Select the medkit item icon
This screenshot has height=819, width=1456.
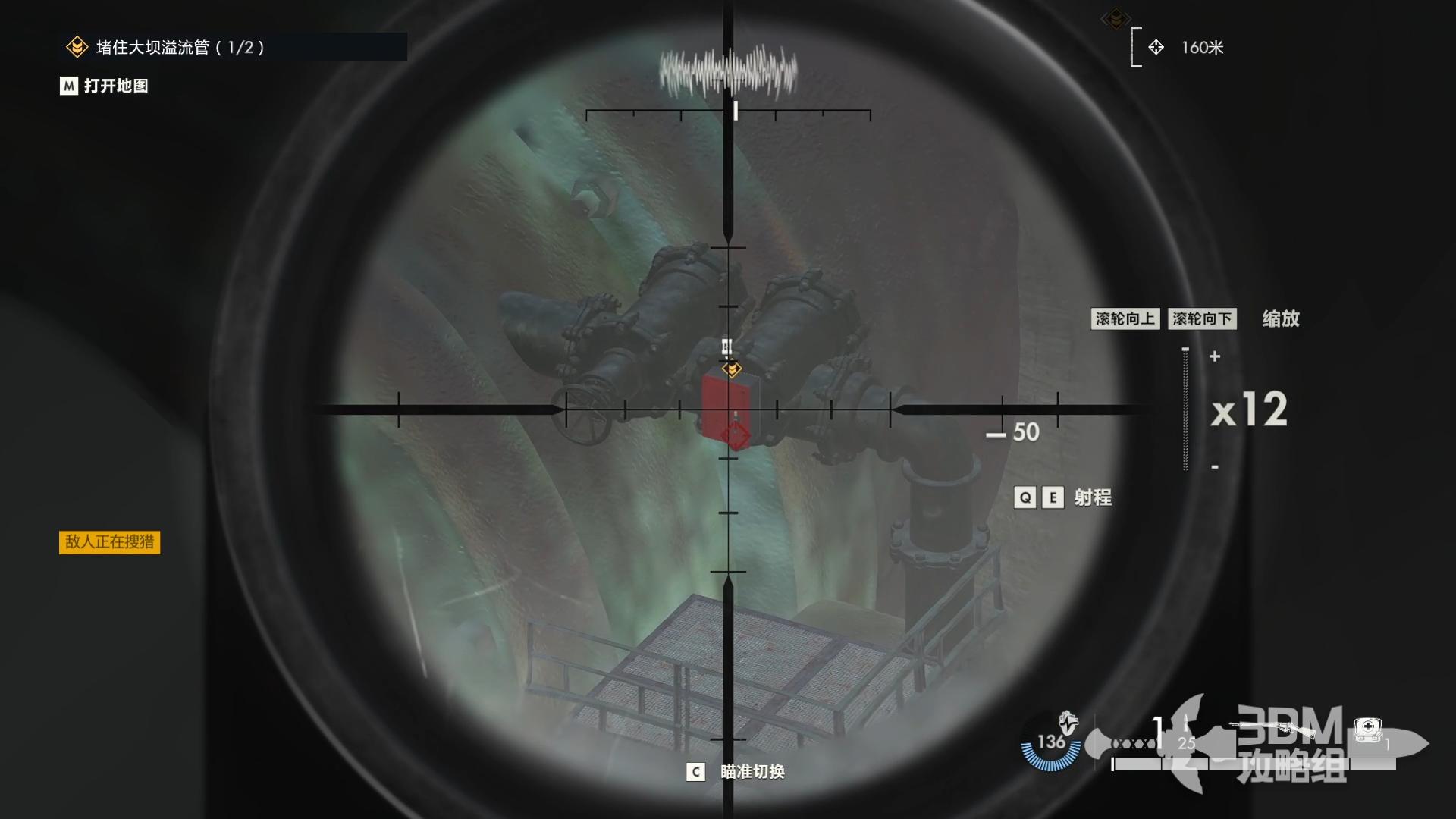tap(1368, 730)
